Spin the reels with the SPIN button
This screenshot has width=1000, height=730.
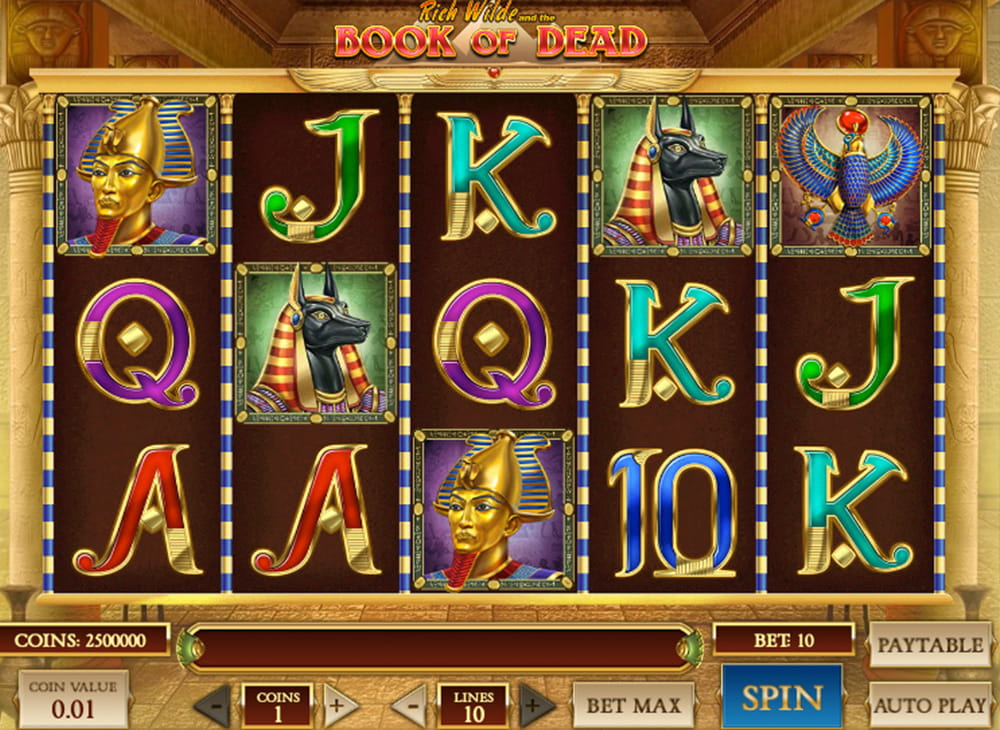pyautogui.click(x=781, y=697)
